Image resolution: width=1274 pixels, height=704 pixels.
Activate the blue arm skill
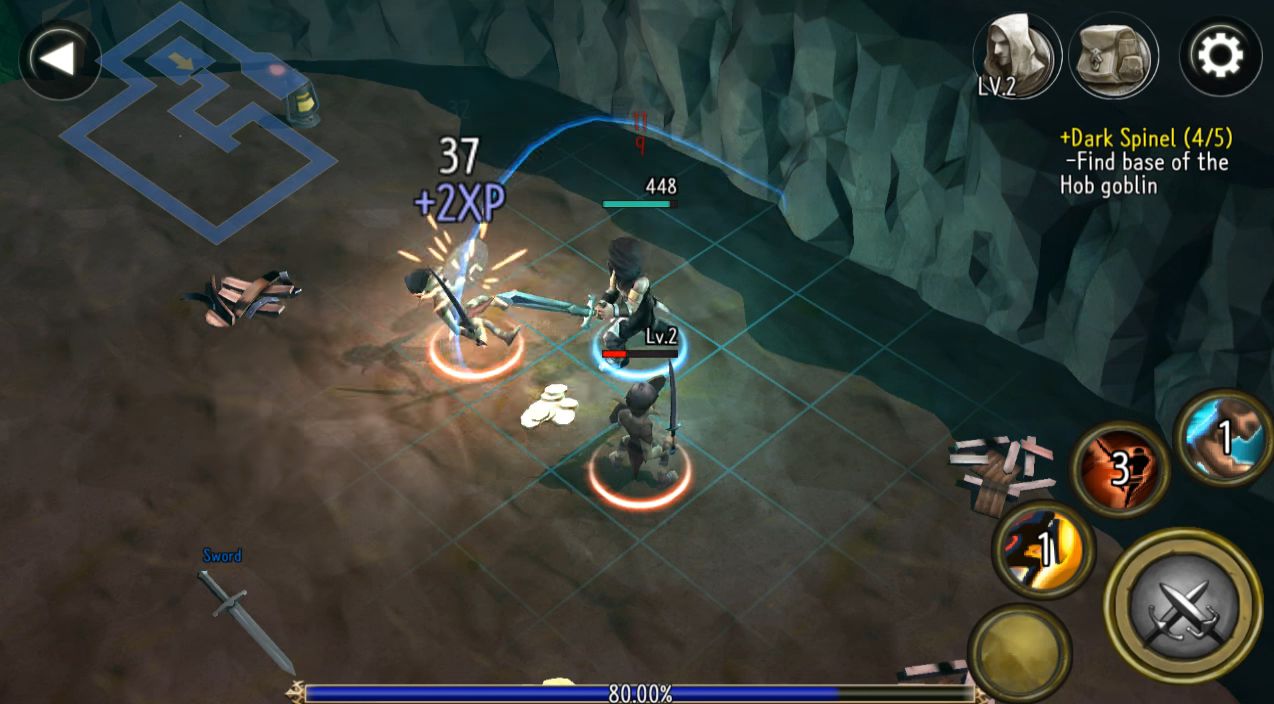pos(1225,438)
